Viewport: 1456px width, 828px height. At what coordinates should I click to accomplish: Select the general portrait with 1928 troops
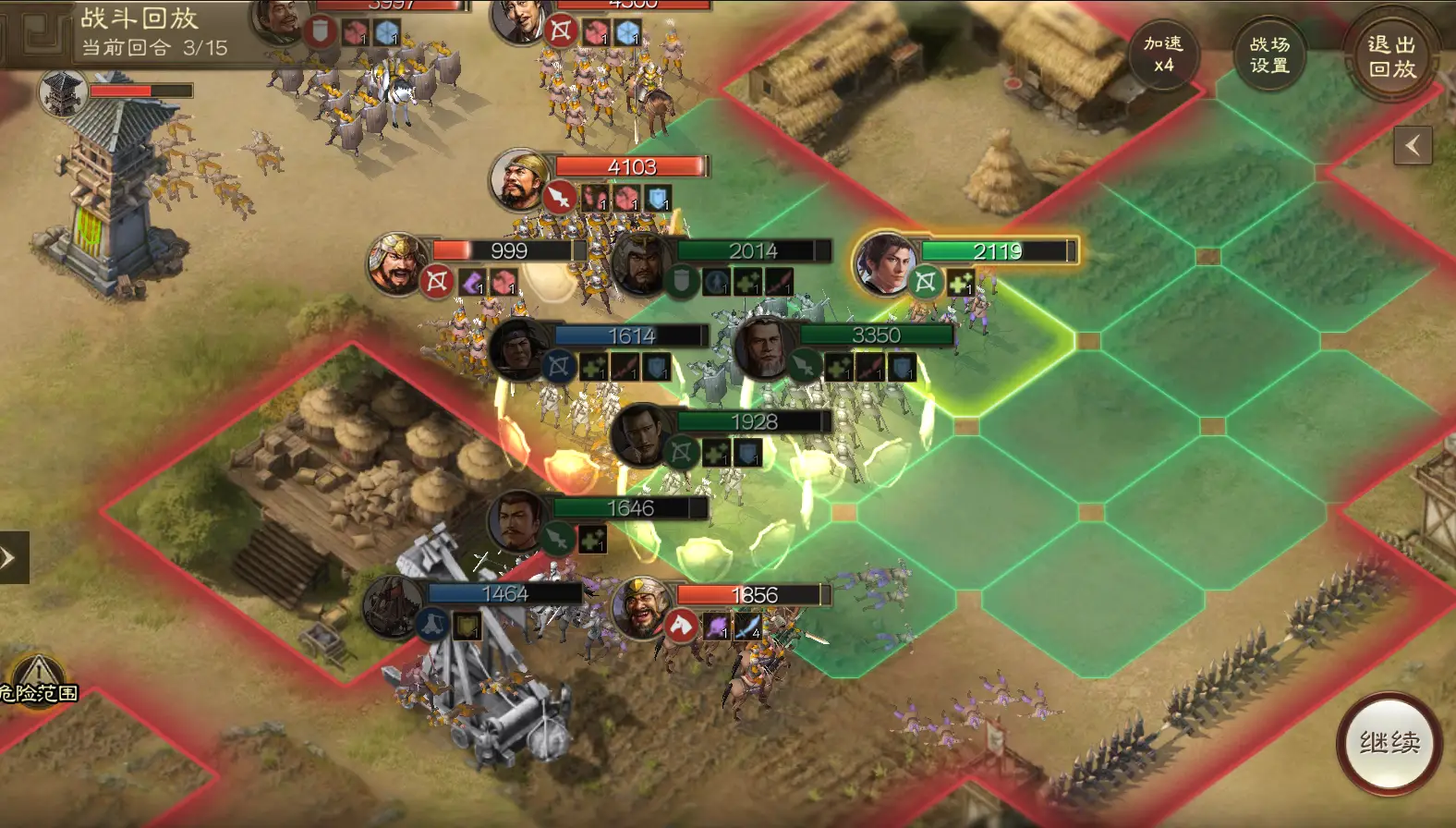pos(640,433)
